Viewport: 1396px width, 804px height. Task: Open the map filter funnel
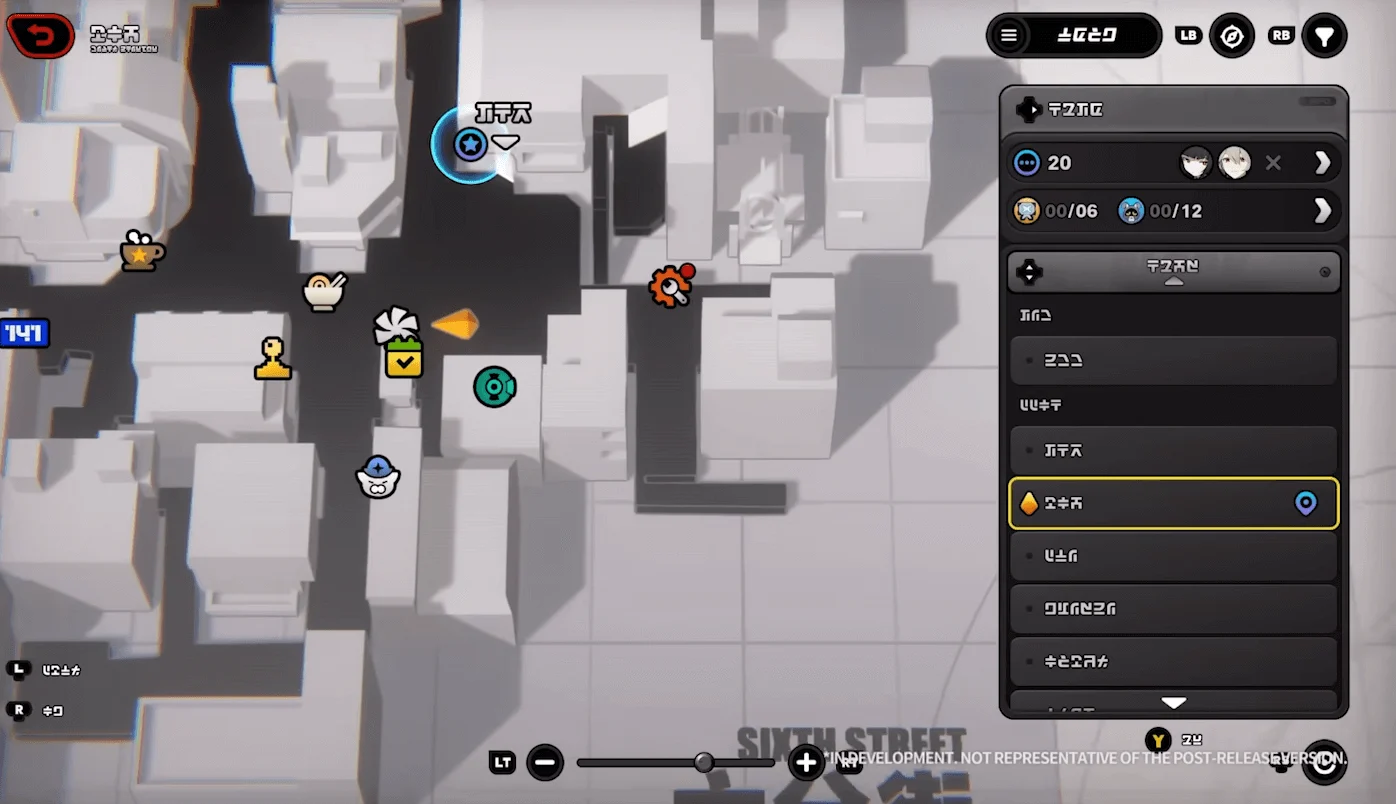pyautogui.click(x=1324, y=36)
